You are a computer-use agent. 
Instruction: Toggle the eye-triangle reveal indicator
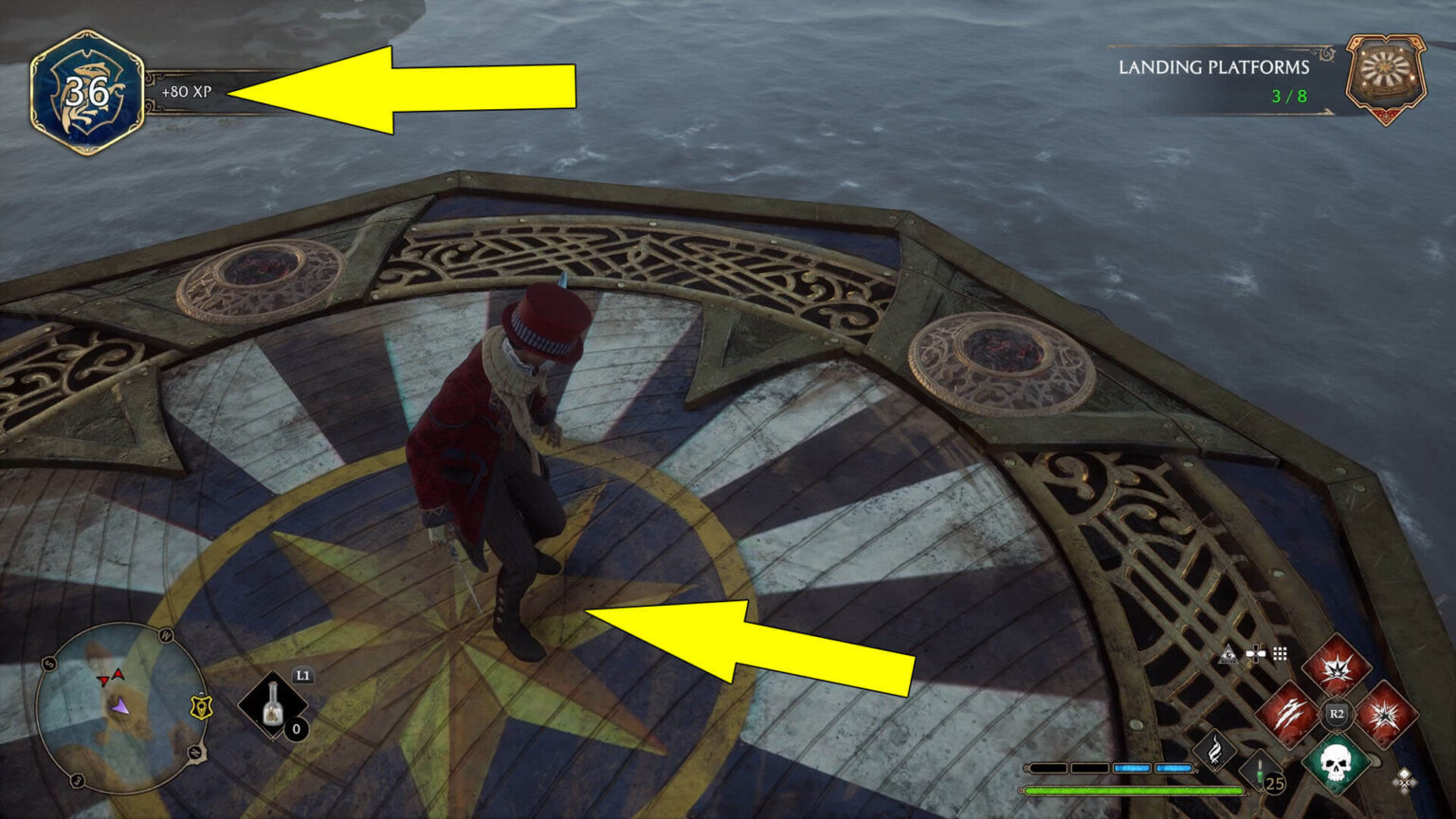click(x=1228, y=654)
